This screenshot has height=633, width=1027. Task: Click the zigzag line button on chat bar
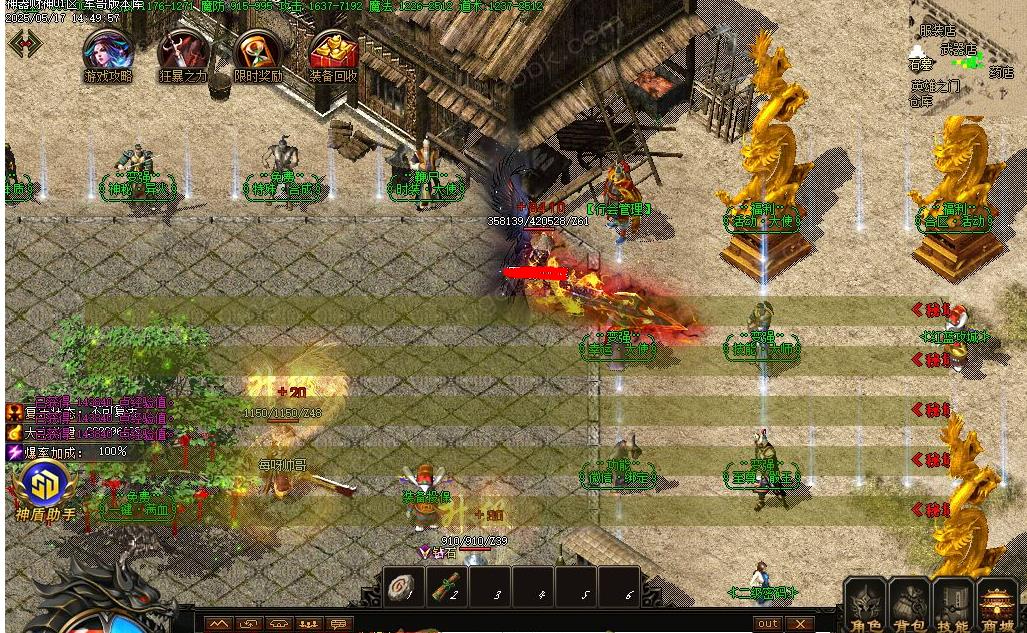(x=219, y=624)
